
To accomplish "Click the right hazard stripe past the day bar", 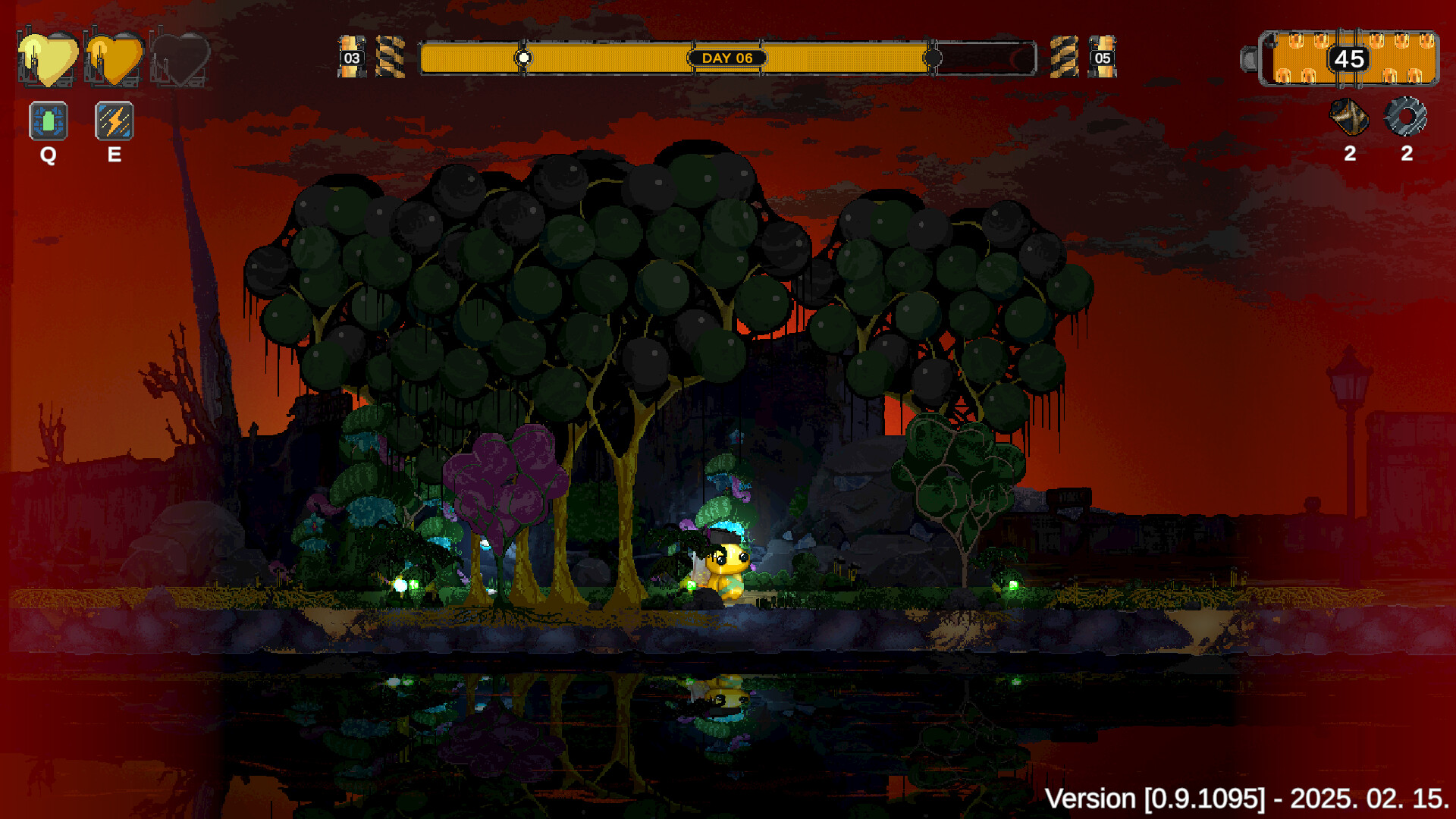I will [x=1065, y=56].
